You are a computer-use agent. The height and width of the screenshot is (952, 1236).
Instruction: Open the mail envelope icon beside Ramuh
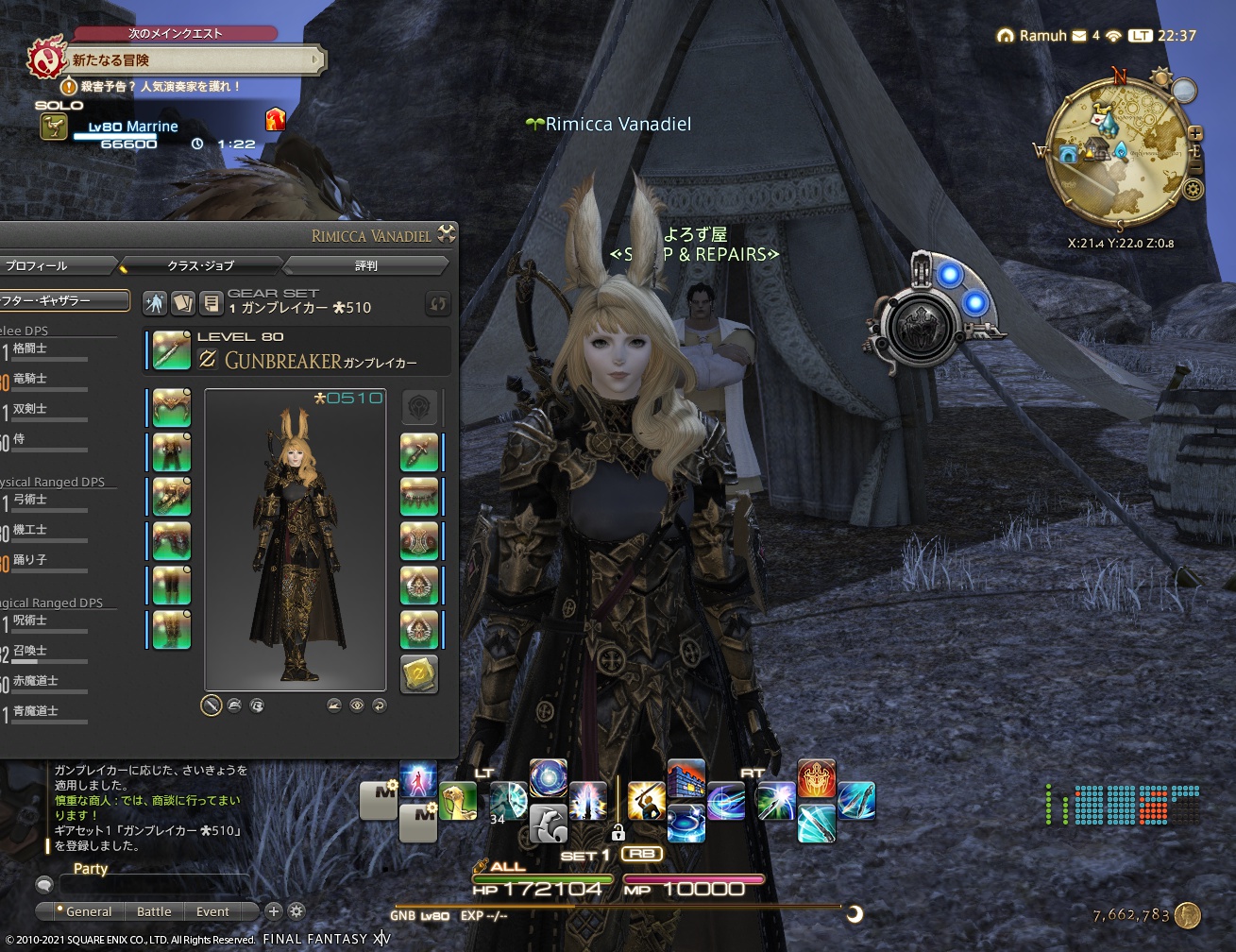(x=1076, y=36)
